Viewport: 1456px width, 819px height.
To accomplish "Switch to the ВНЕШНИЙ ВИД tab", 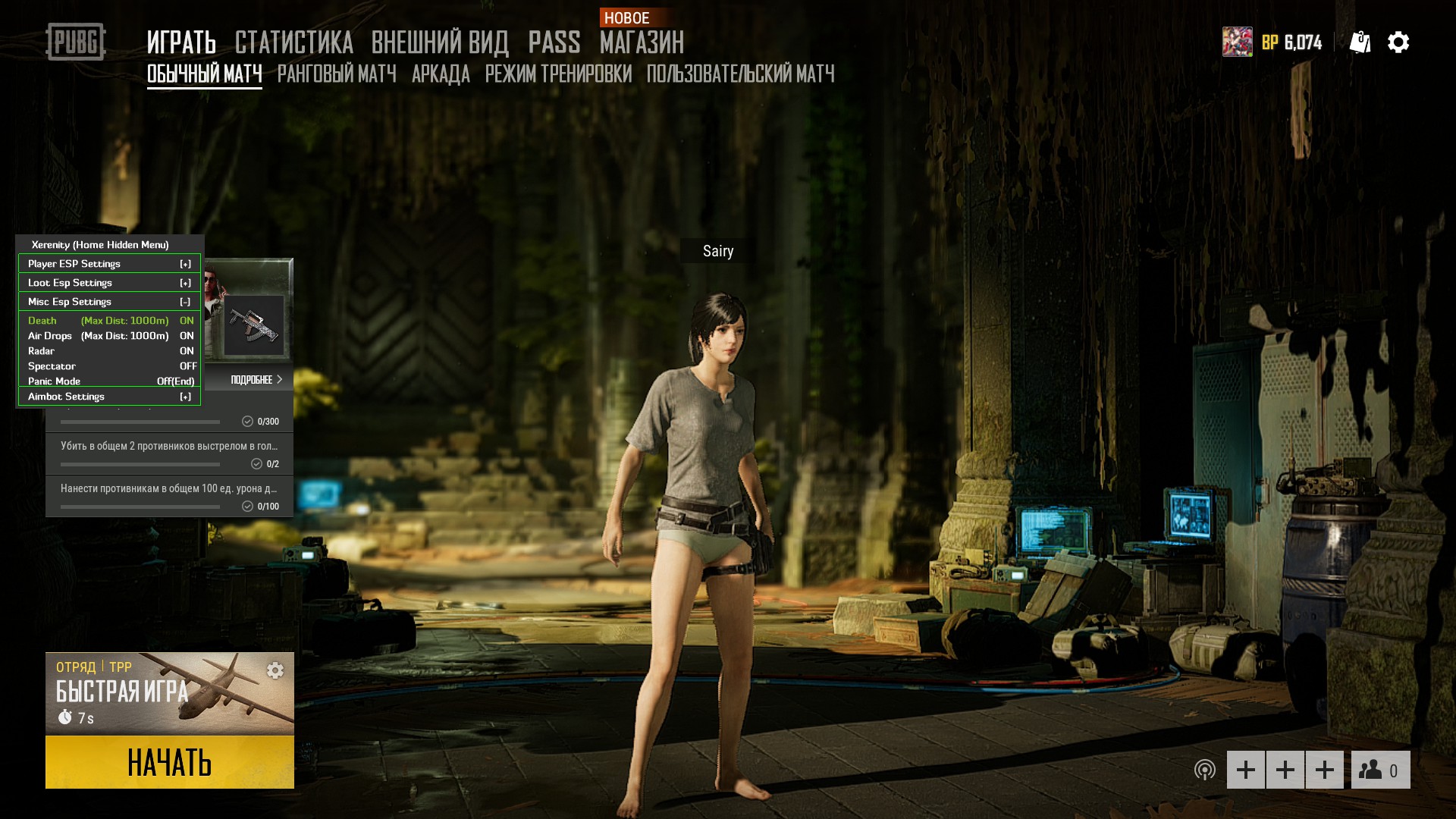I will click(440, 42).
